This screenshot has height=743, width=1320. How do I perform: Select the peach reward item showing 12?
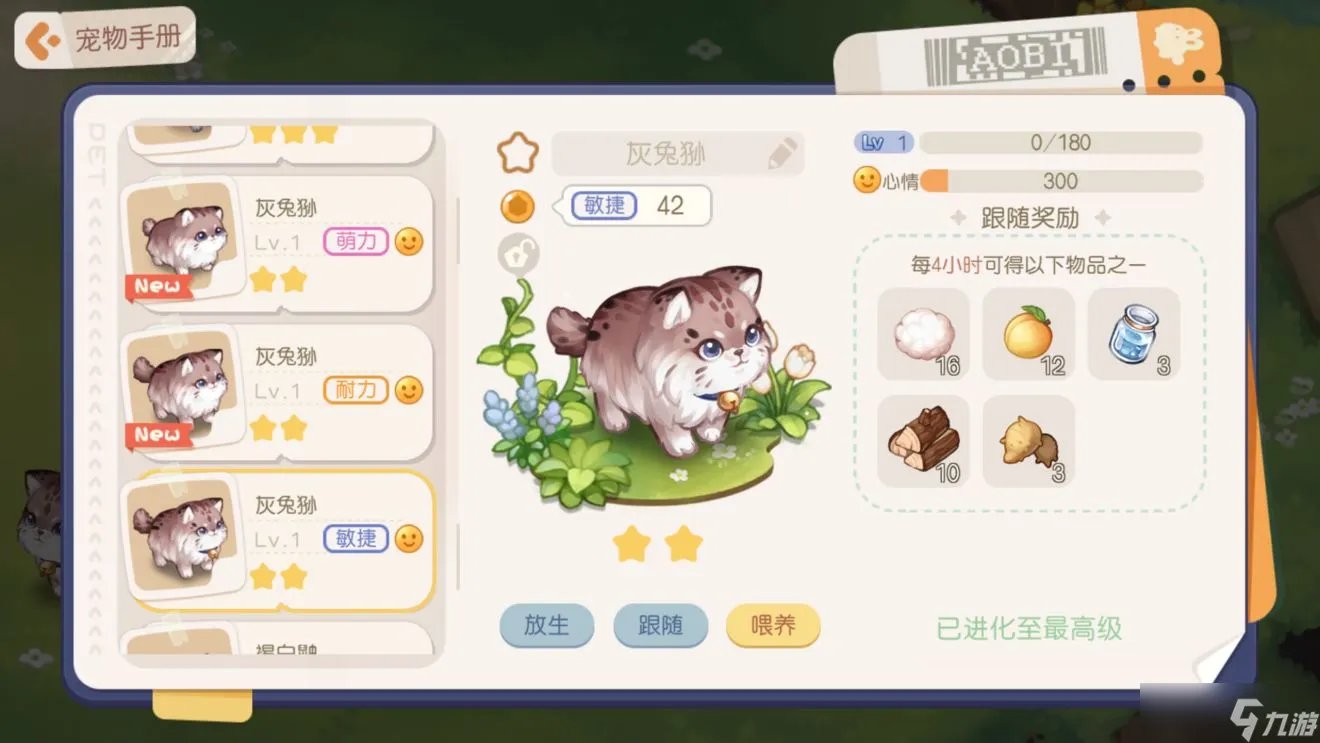[x=1028, y=334]
